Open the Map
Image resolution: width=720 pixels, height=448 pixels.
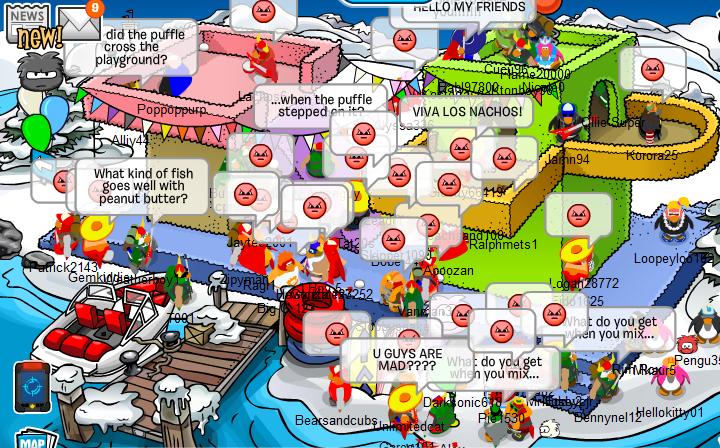(32, 440)
